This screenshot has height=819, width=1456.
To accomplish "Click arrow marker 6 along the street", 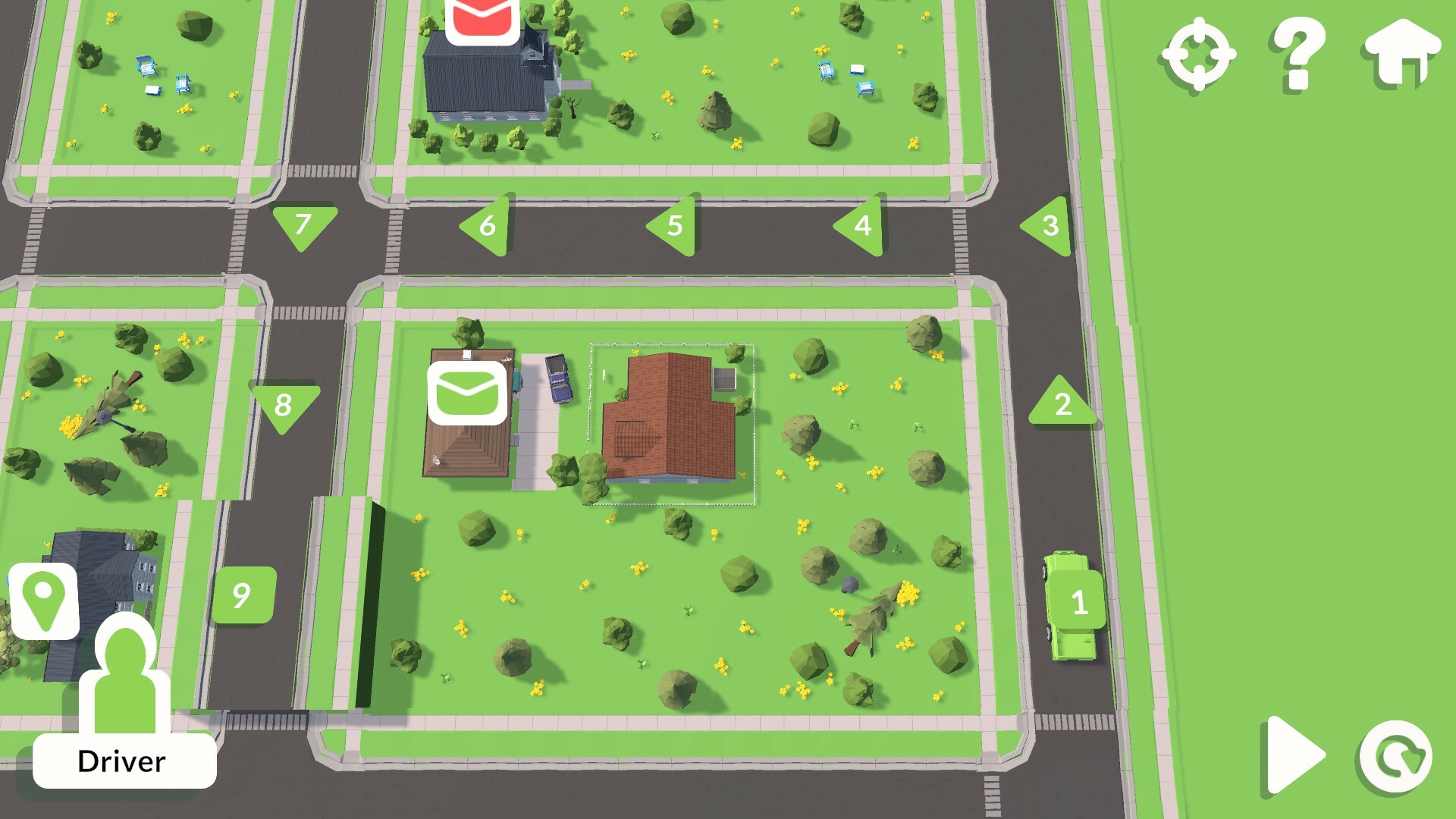I will [x=488, y=224].
